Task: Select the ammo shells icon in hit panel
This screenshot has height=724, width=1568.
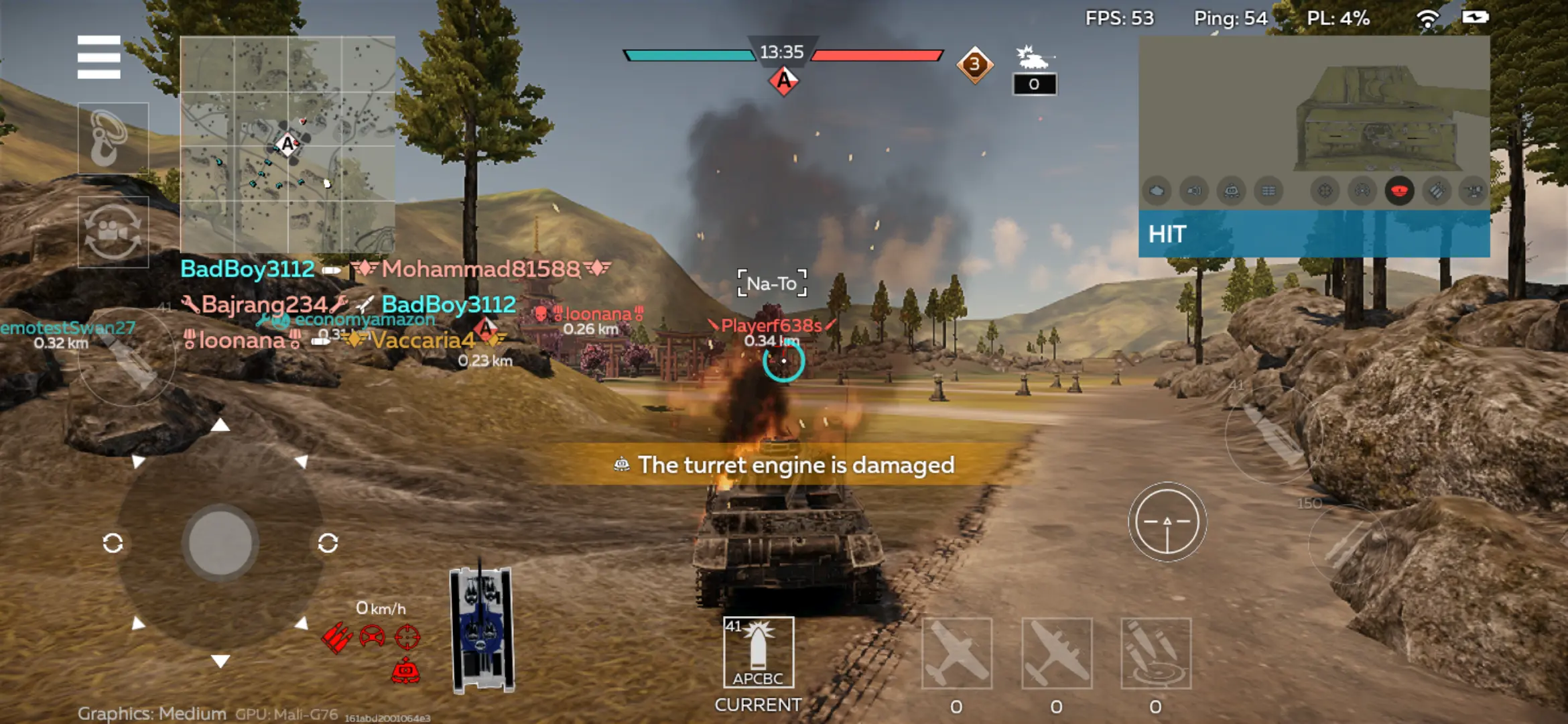Action: click(1437, 191)
